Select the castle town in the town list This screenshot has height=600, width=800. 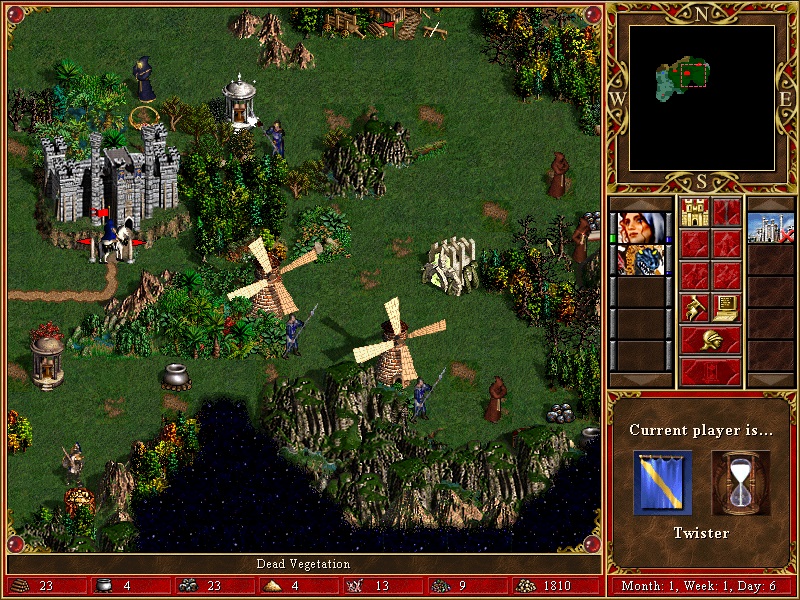[x=770, y=227]
